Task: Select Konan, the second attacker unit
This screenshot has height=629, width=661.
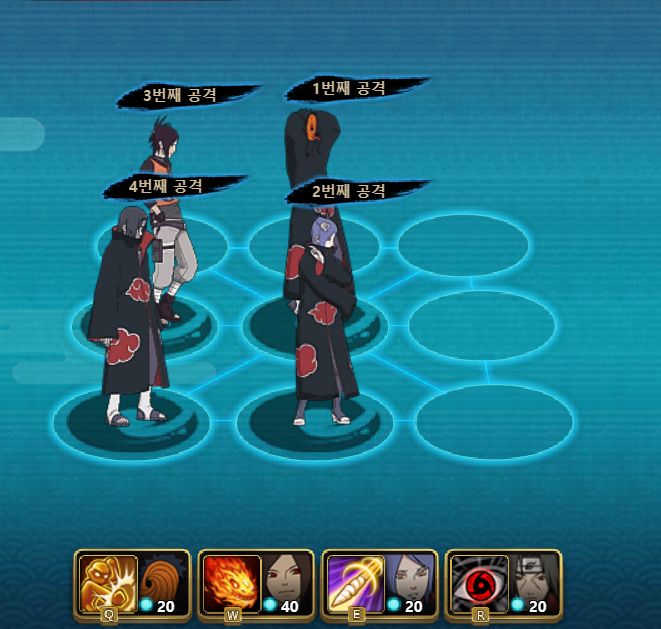Action: coord(325,320)
